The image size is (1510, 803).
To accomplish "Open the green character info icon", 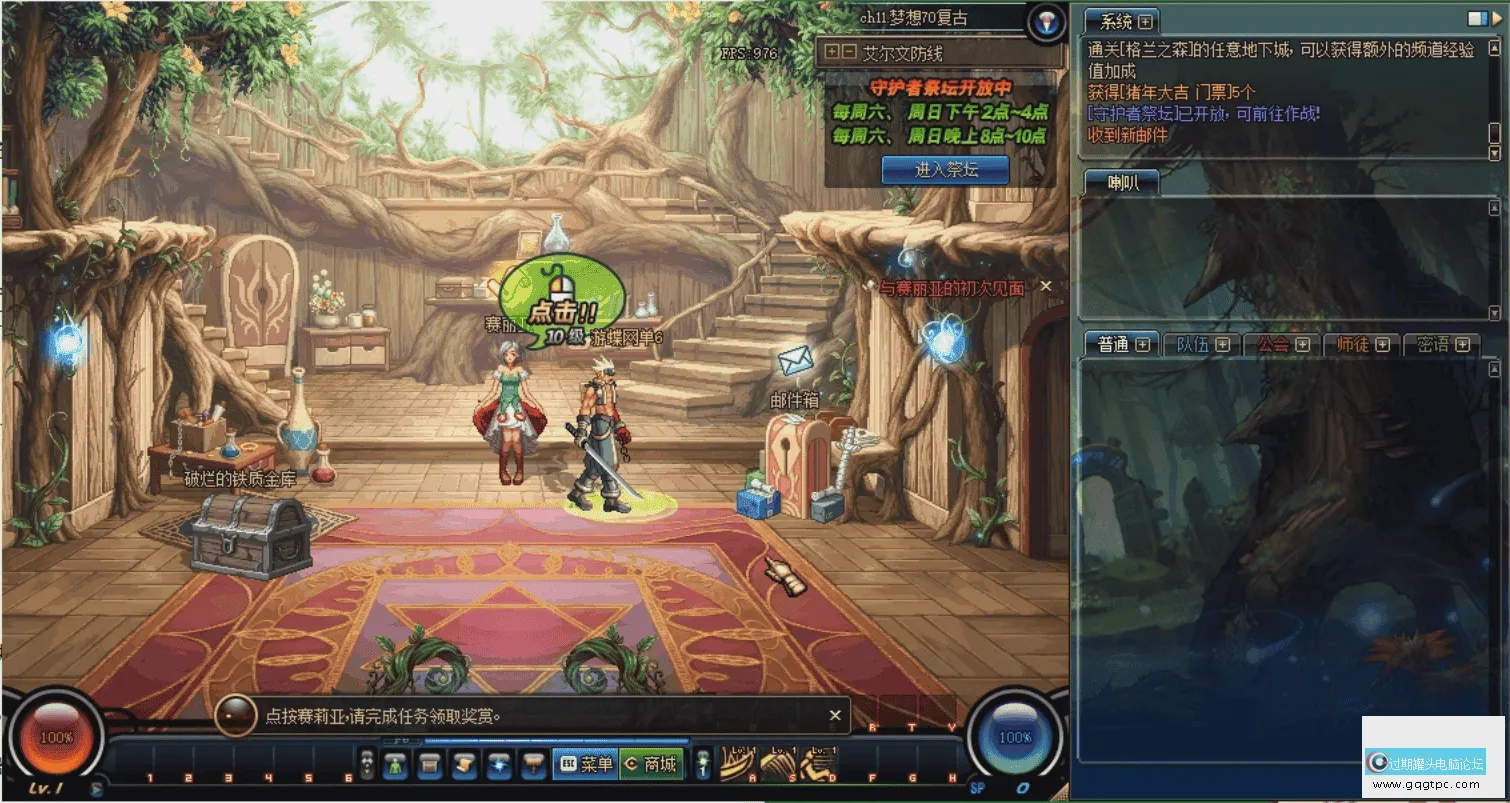I will click(395, 765).
